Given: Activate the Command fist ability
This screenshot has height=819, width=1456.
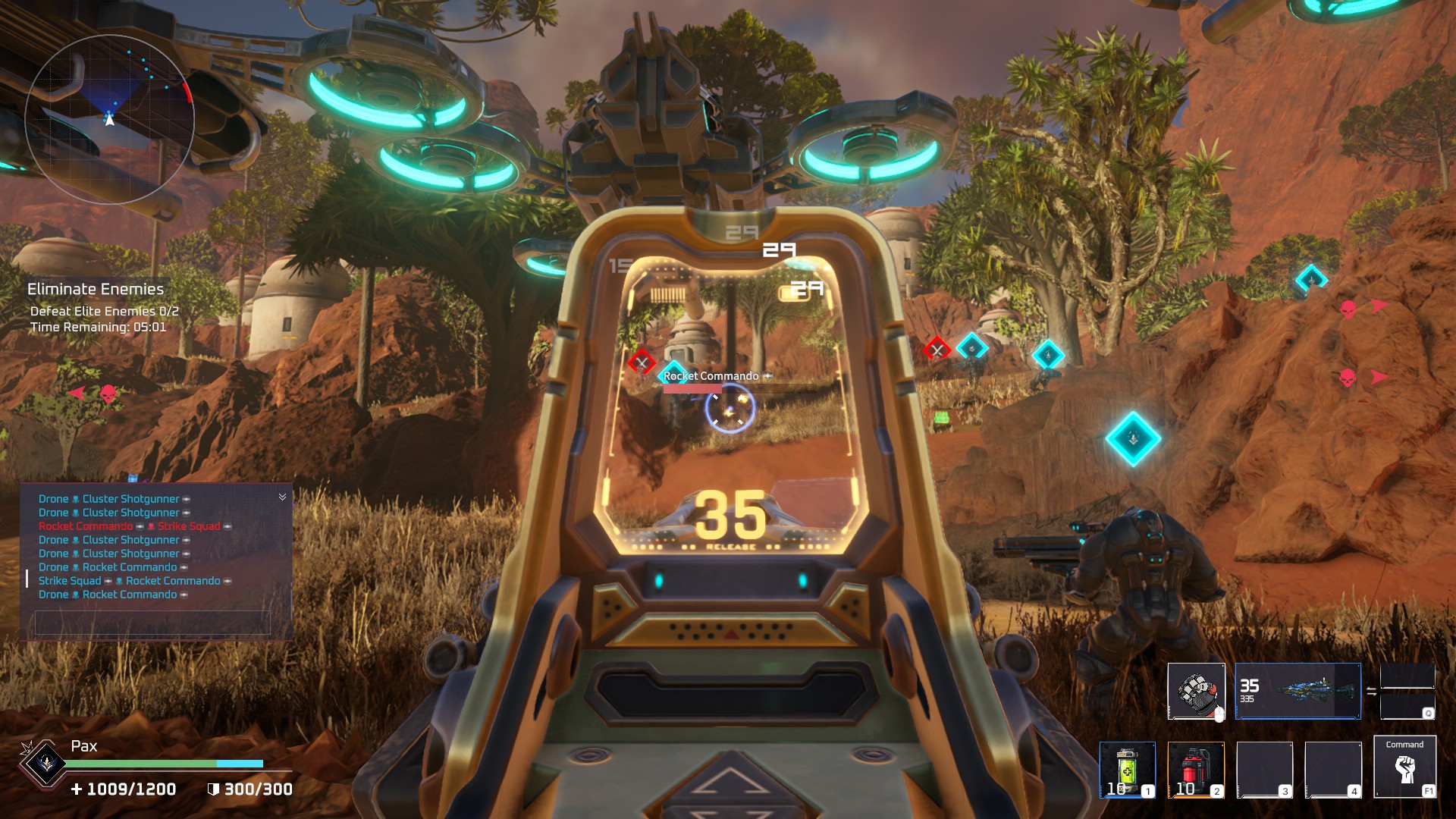Looking at the screenshot, I should coord(1404,767).
